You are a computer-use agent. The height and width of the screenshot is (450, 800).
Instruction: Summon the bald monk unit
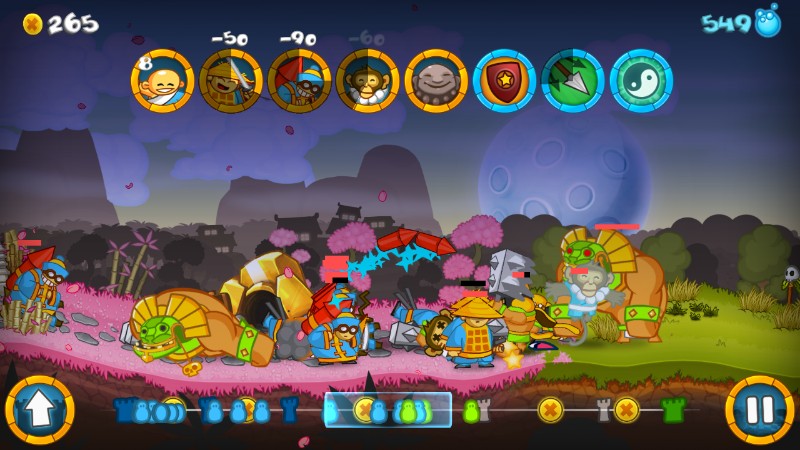[162, 81]
